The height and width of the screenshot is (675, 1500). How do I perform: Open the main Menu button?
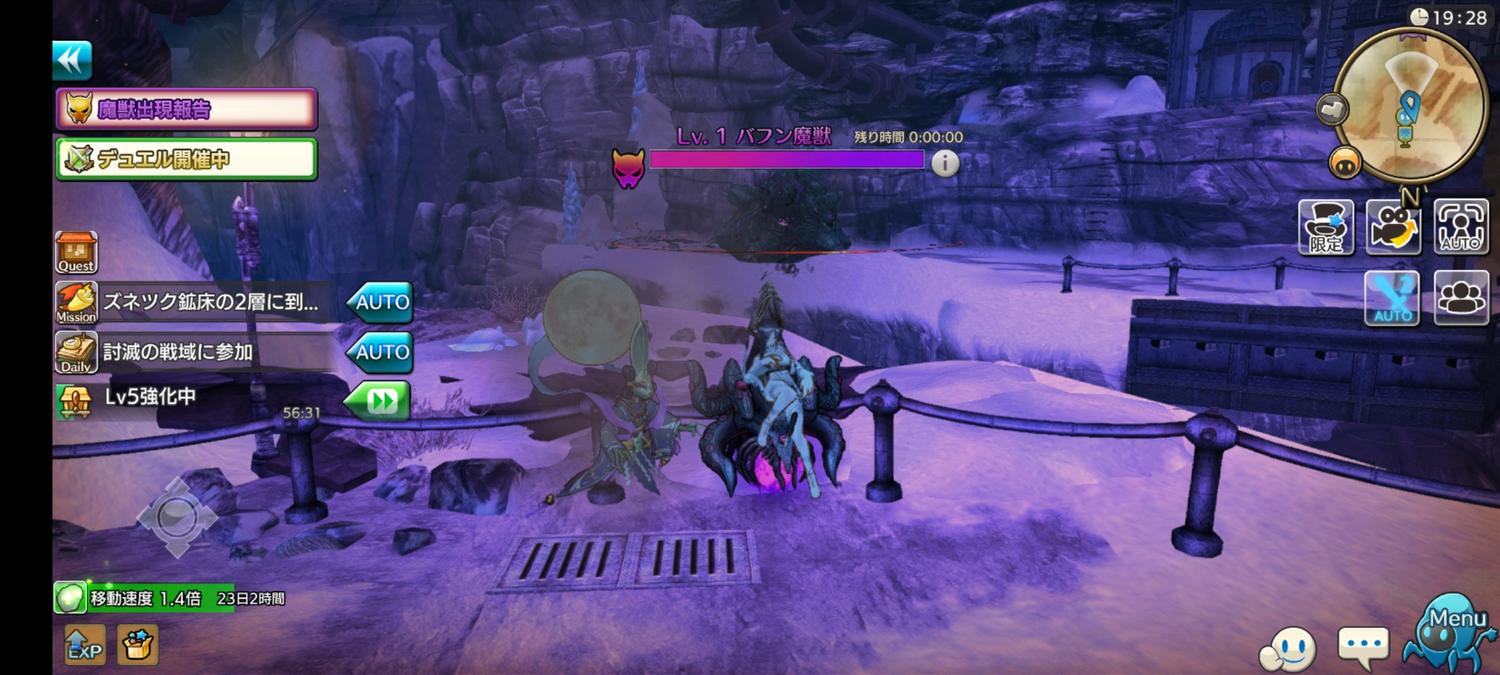1452,633
